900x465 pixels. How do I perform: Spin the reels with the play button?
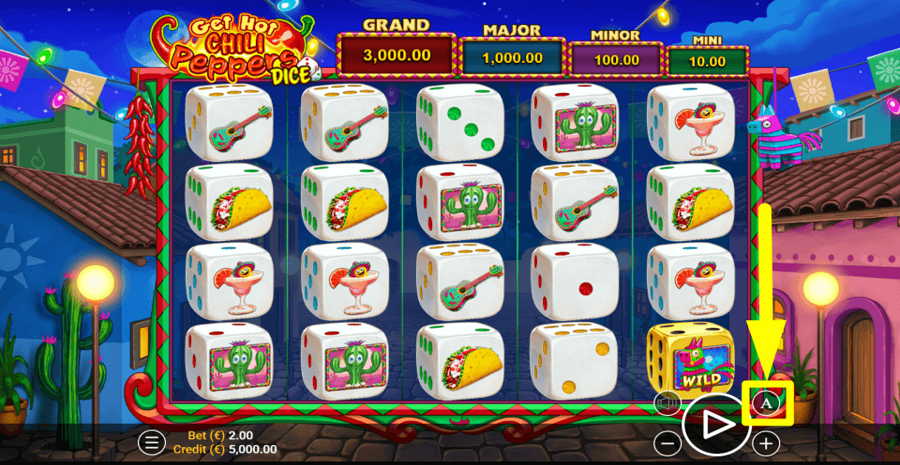pyautogui.click(x=714, y=424)
